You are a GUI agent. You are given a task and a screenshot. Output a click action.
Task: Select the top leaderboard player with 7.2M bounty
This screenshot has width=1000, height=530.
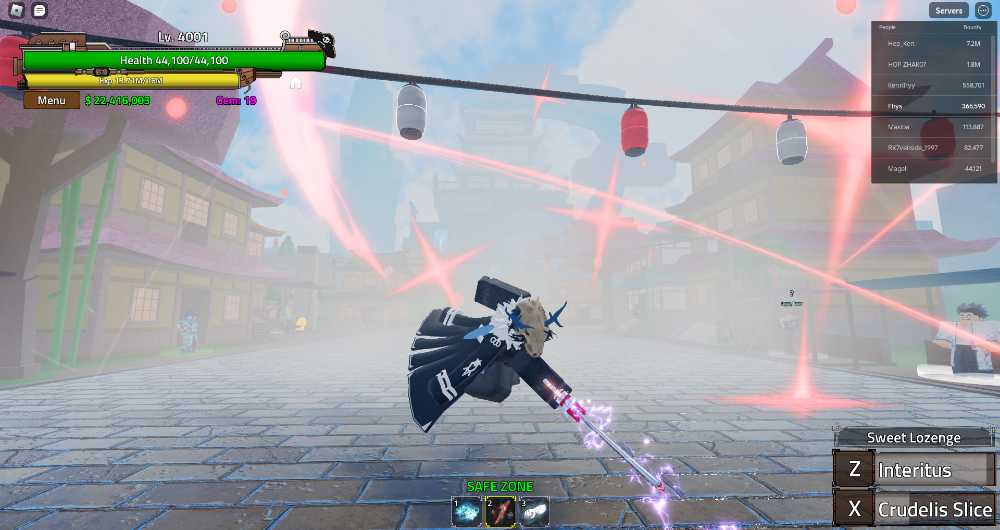(934, 45)
